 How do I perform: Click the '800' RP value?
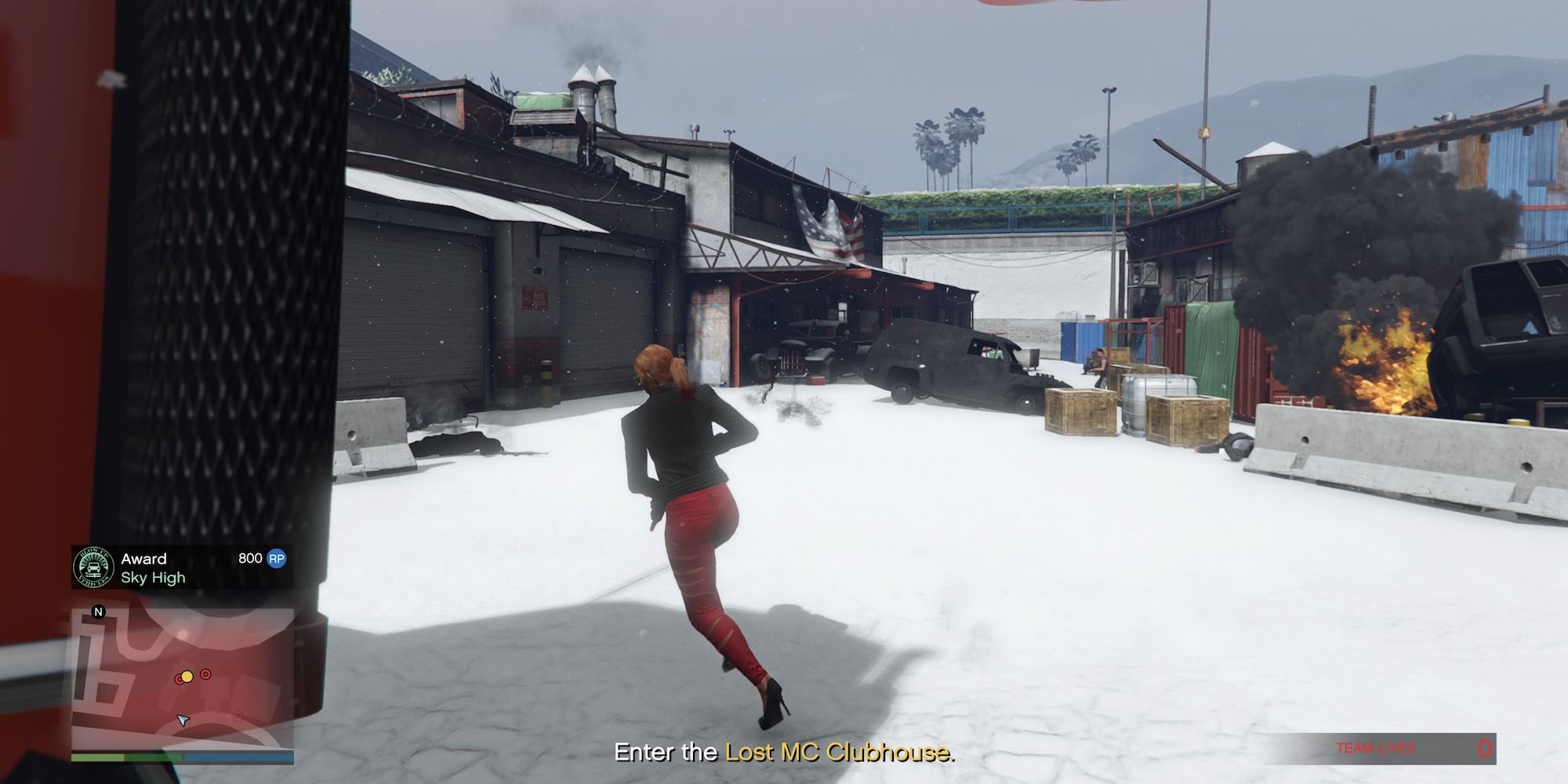250,558
